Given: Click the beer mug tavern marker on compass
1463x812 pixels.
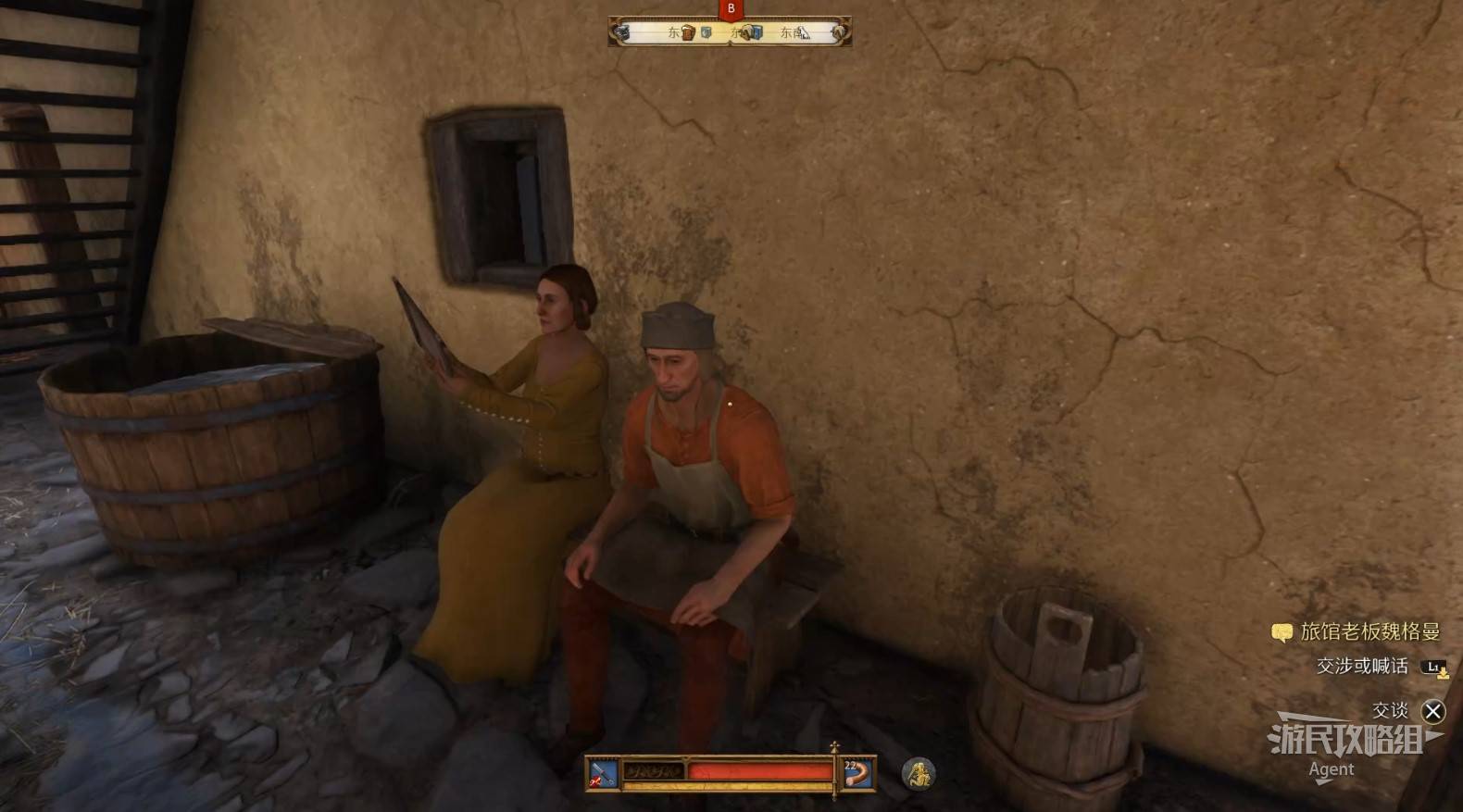Looking at the screenshot, I should pyautogui.click(x=688, y=33).
